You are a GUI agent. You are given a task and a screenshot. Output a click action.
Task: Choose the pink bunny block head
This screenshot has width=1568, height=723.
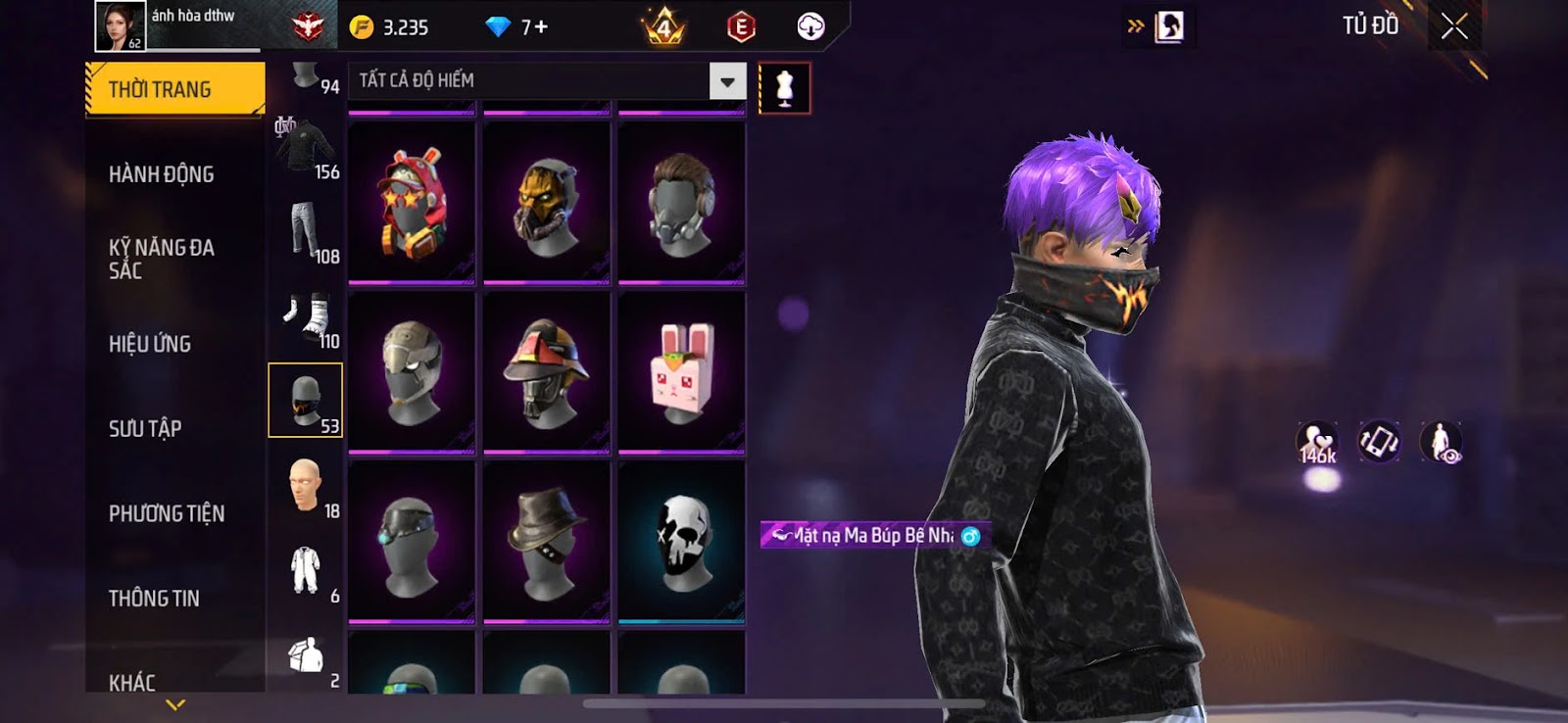[682, 372]
